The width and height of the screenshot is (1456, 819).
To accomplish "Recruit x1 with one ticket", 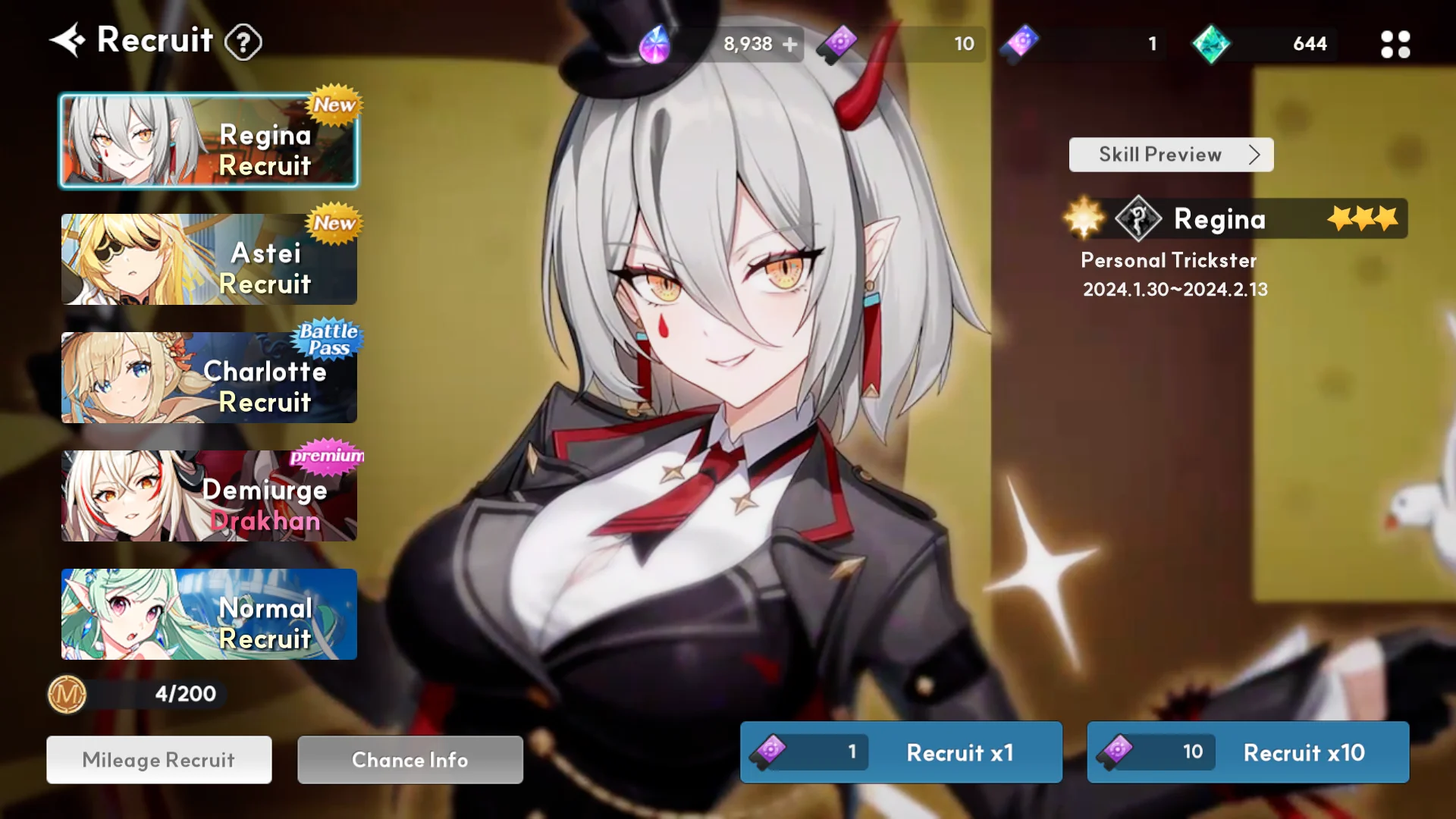I will [x=901, y=752].
